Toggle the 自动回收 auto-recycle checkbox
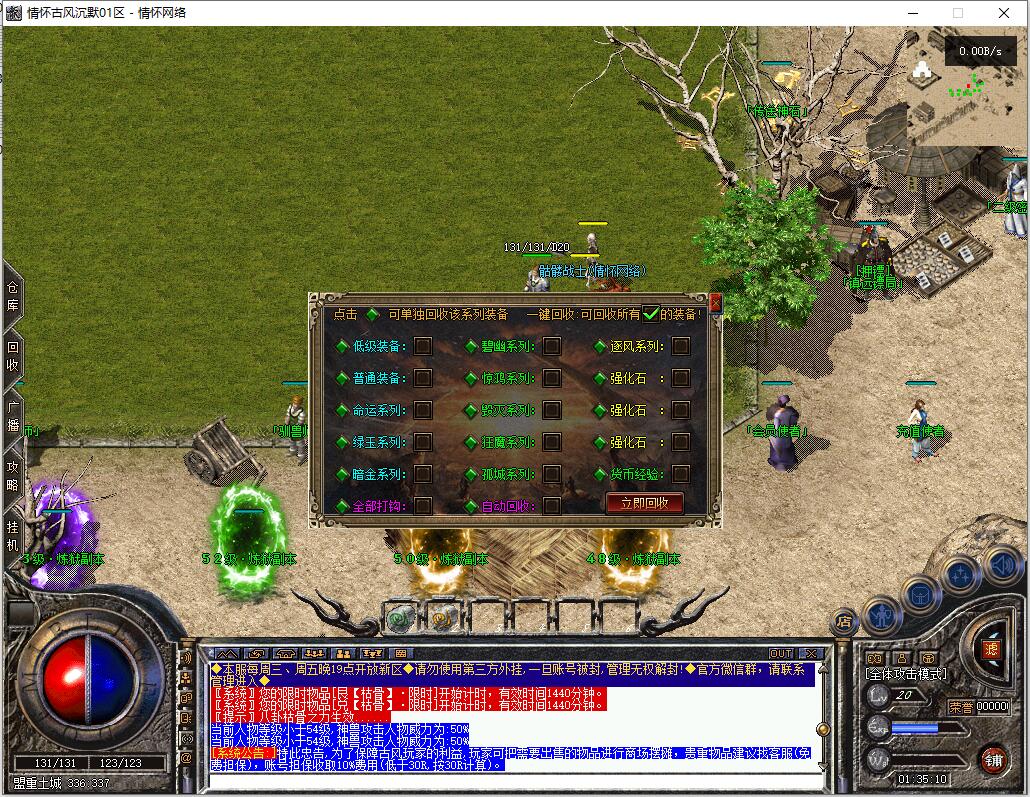The image size is (1030, 797). coord(551,505)
